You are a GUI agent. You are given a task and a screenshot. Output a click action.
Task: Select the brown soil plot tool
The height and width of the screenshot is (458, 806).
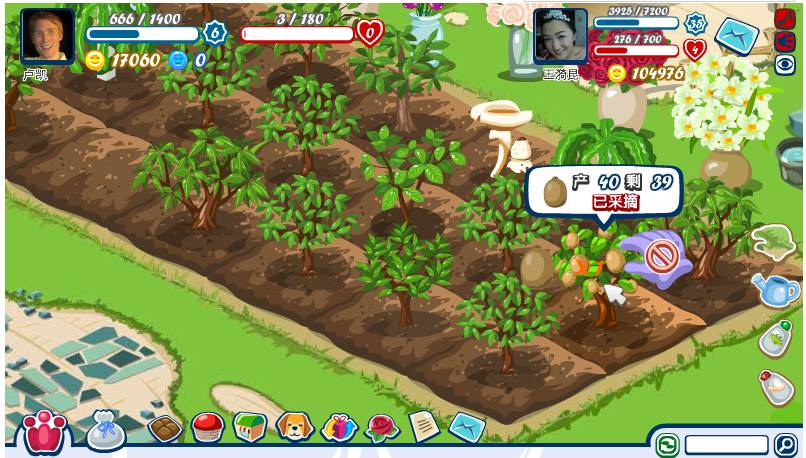pyautogui.click(x=164, y=429)
